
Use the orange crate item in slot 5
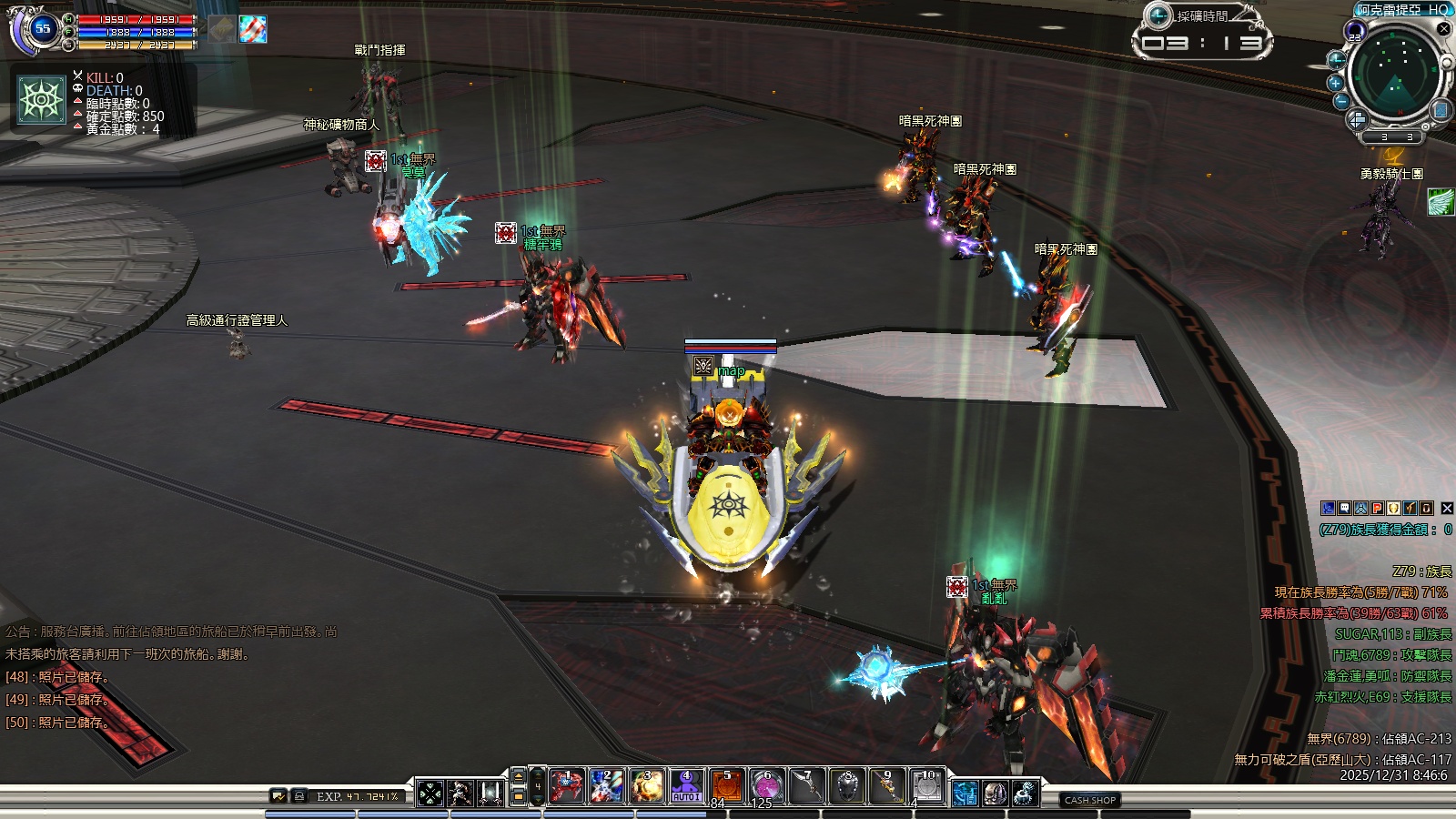726,786
